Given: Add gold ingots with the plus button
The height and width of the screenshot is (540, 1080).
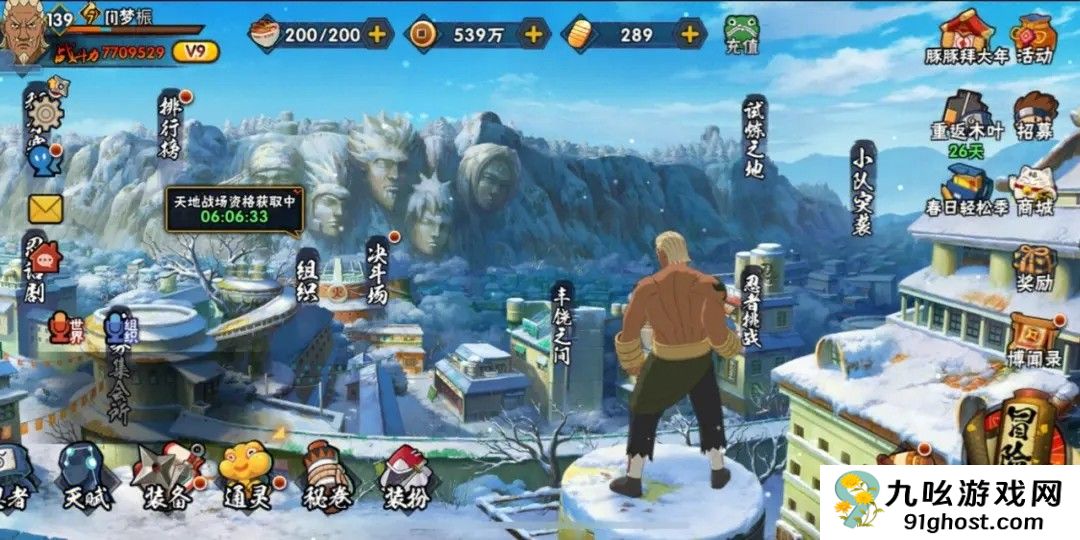Looking at the screenshot, I should tap(689, 34).
